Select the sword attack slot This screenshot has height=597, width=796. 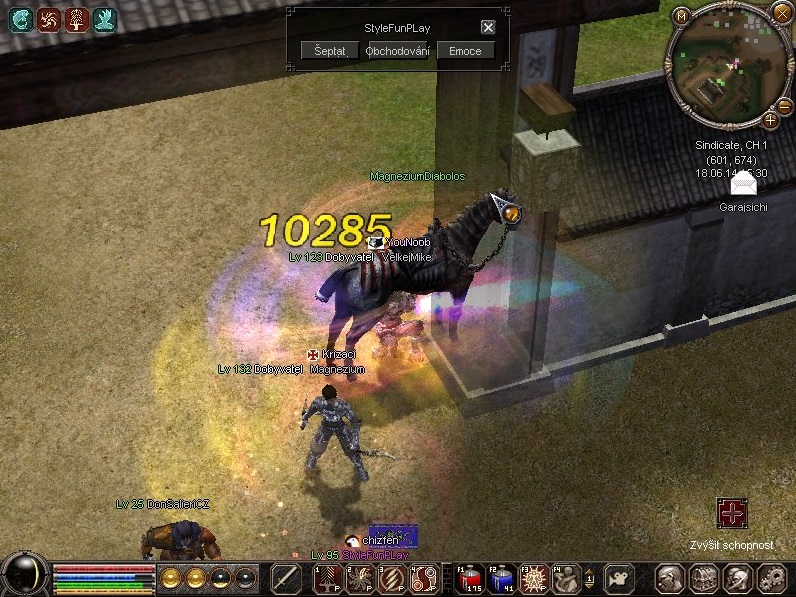(x=287, y=578)
